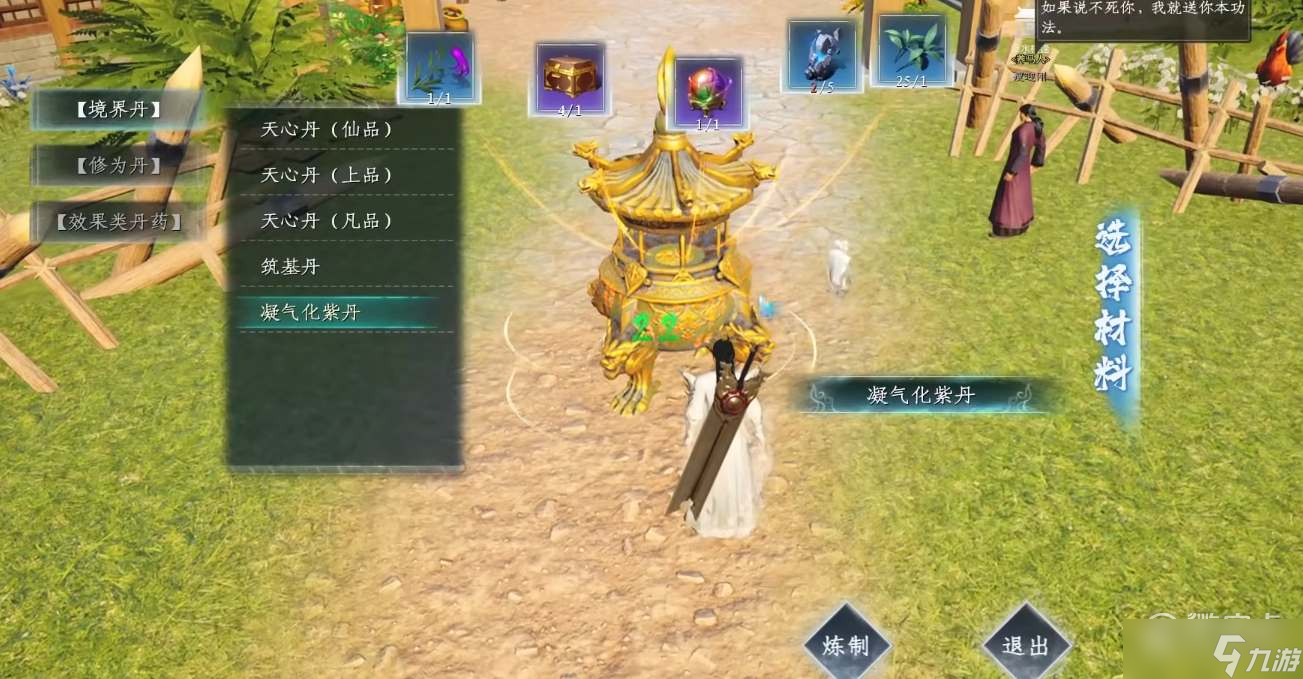Select the 天心丹（上品） recipe
This screenshot has width=1303, height=679.
[327, 175]
